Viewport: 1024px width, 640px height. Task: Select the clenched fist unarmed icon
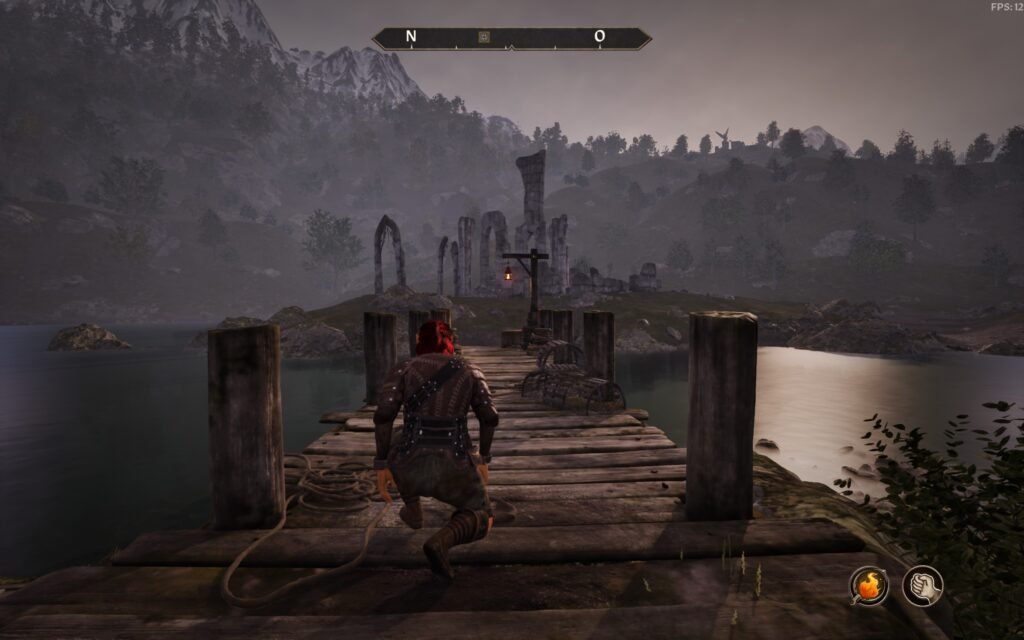[922, 585]
